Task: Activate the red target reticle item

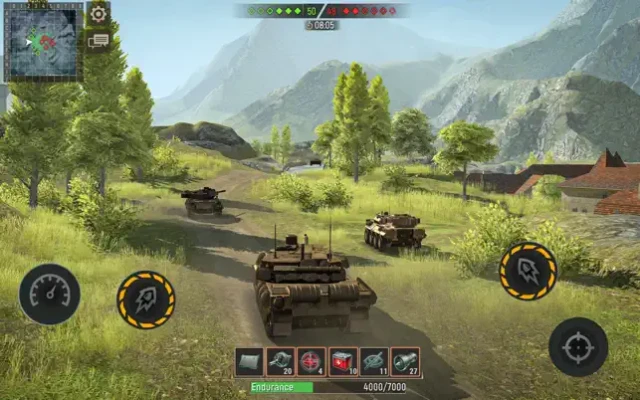Action: click(311, 362)
